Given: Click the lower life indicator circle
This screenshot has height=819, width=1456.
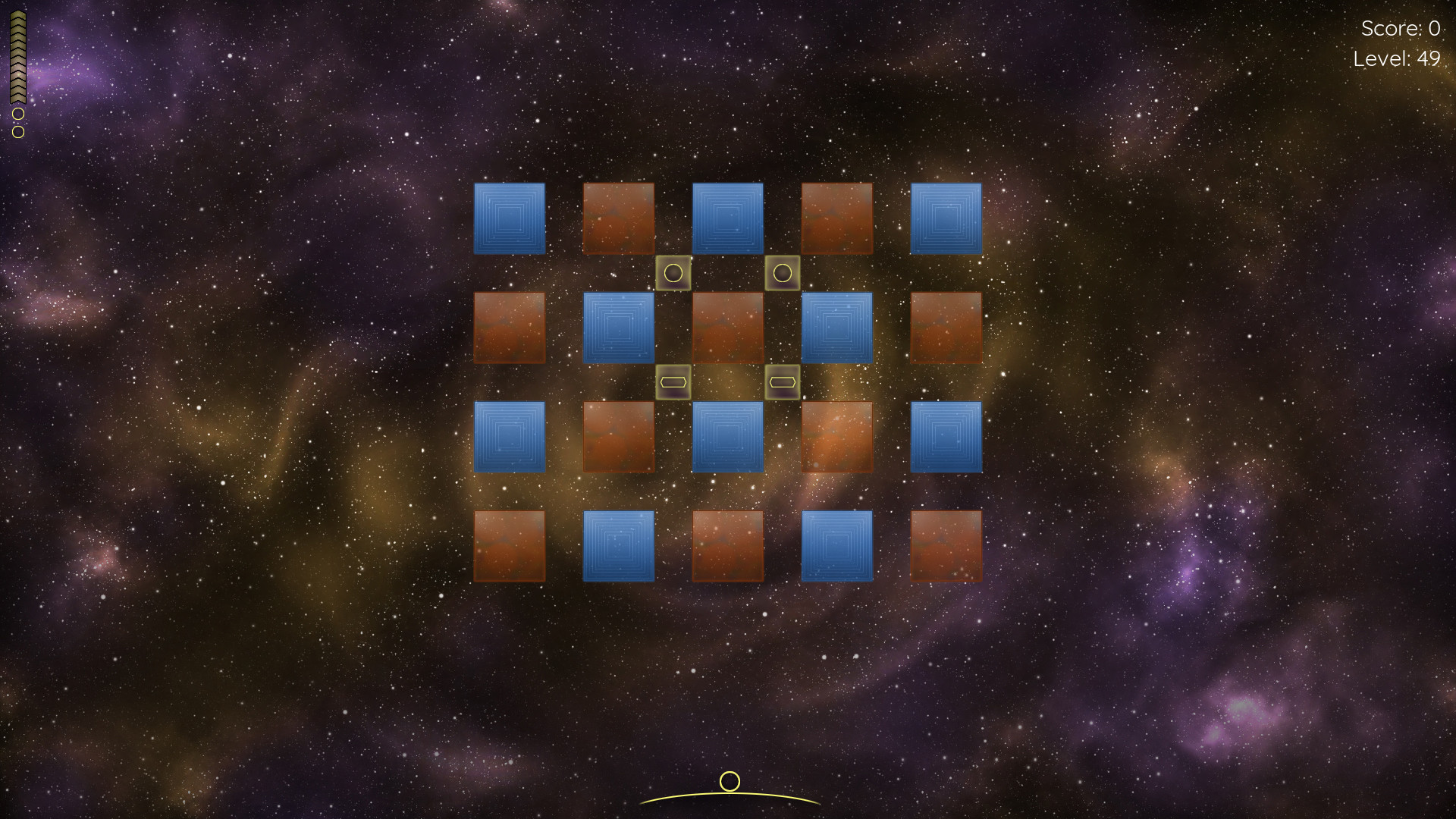Looking at the screenshot, I should pos(17,130).
